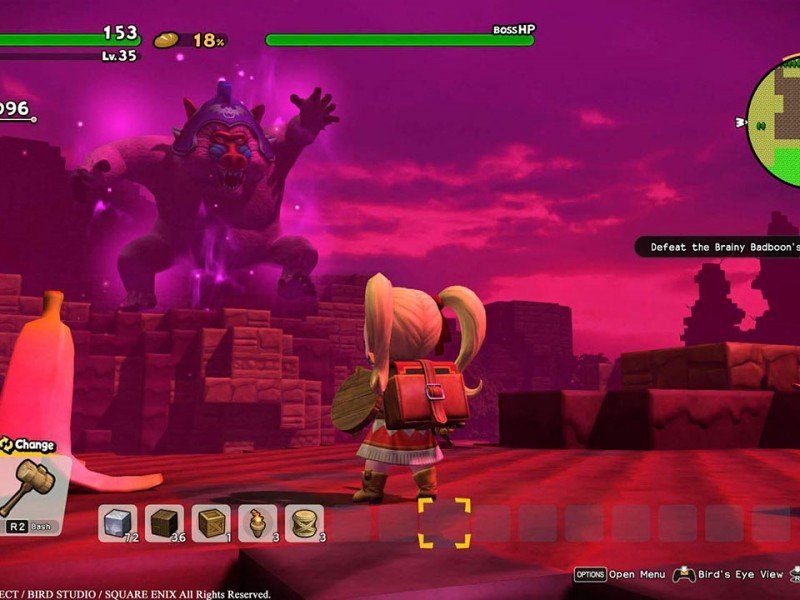Select the silver stone block hotbar slot
Image resolution: width=800 pixels, height=600 pixels.
[117, 523]
